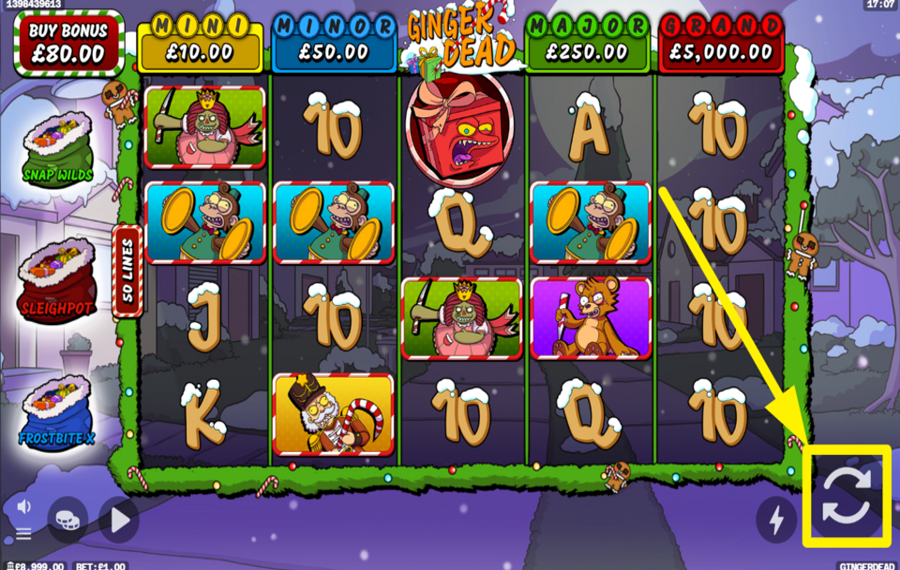Open bet settings via the coin stack icon
The height and width of the screenshot is (570, 900).
pyautogui.click(x=67, y=519)
